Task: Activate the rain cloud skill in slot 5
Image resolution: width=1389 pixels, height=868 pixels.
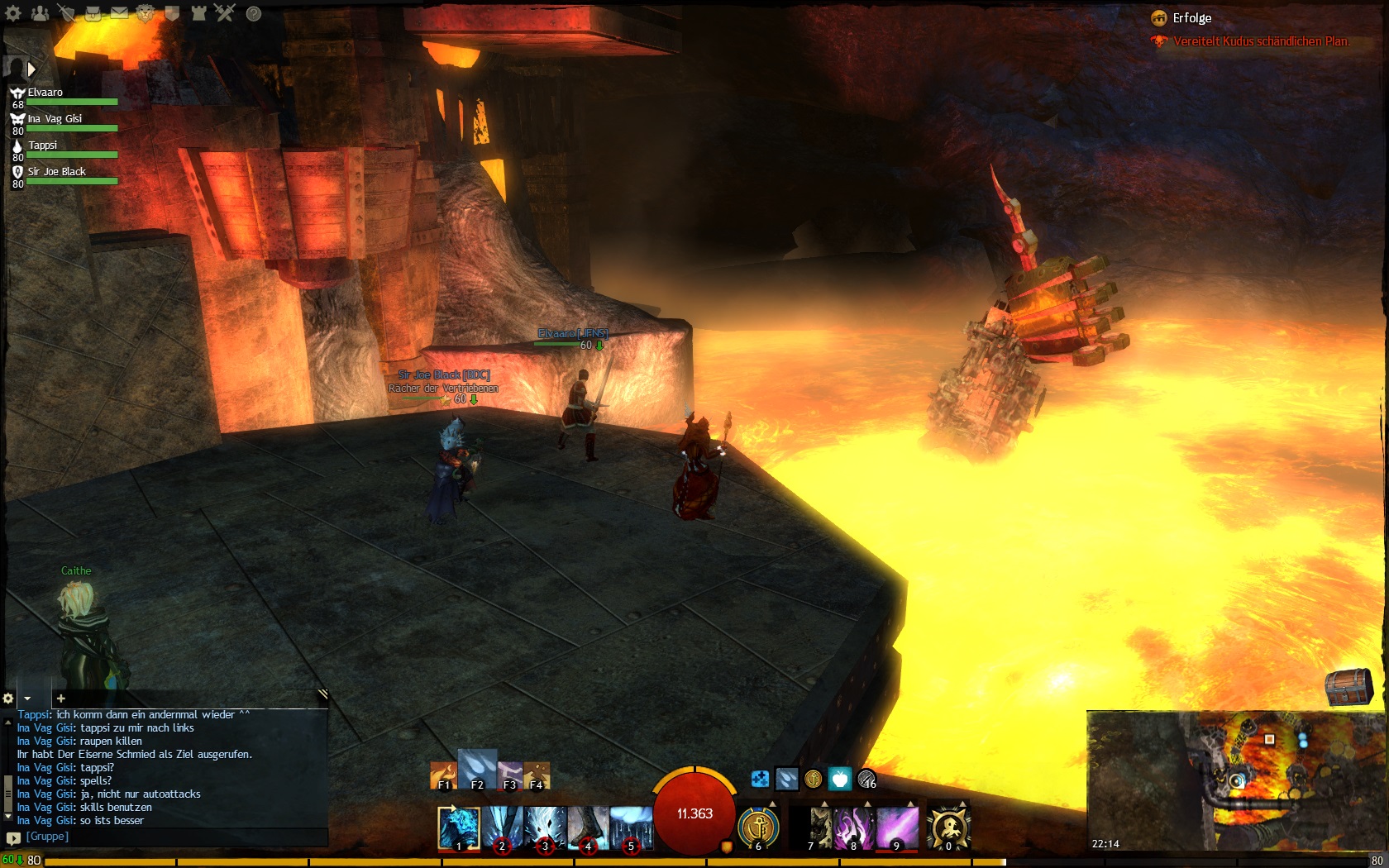Action: (x=632, y=827)
